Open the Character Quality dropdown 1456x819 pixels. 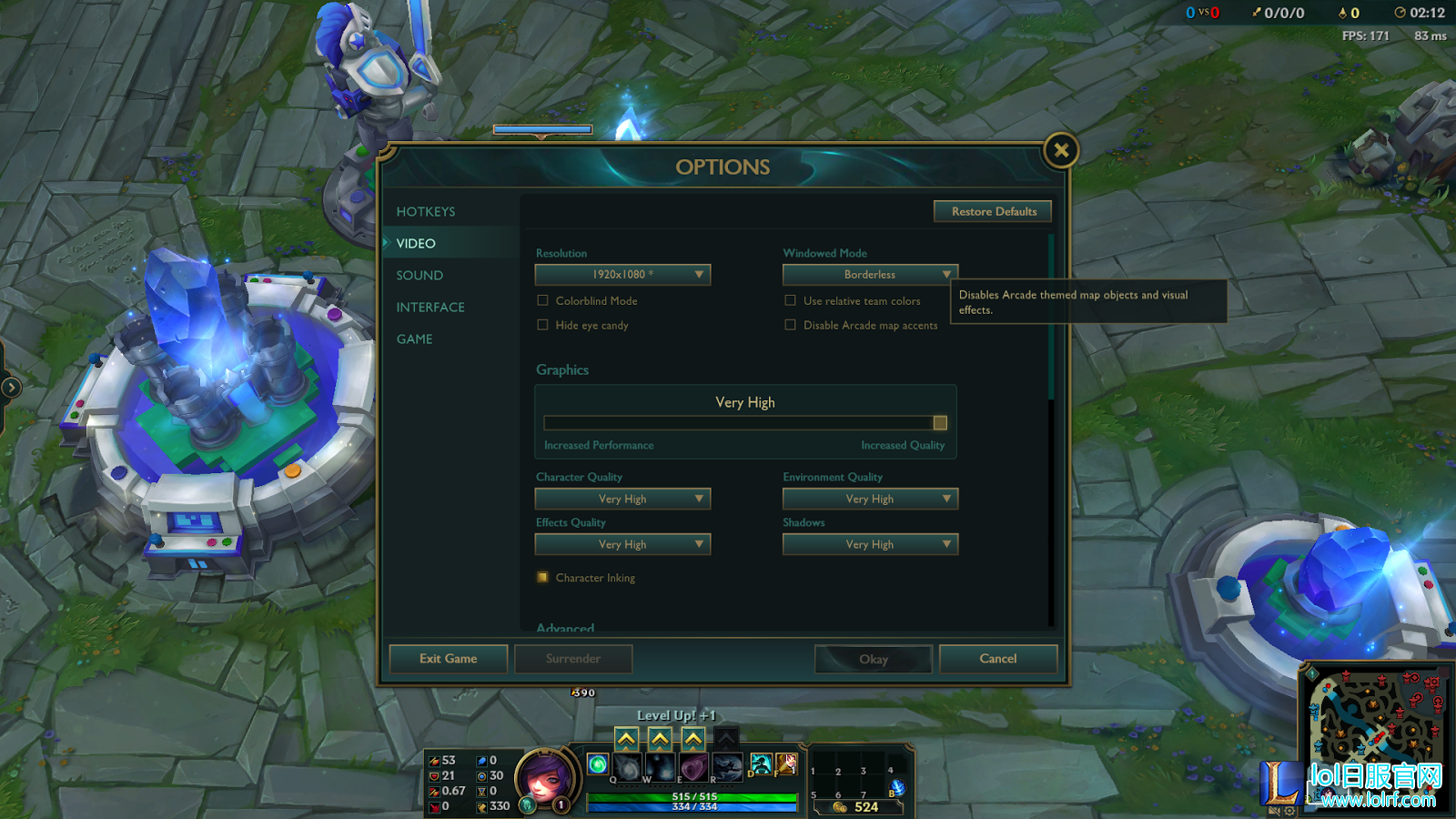click(x=622, y=499)
